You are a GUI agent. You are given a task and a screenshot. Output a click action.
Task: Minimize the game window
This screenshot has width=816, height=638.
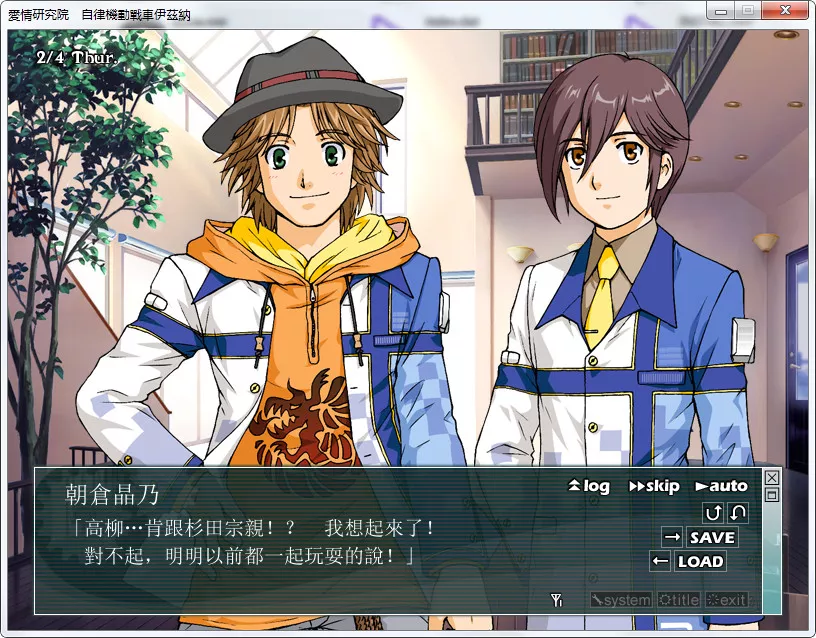(x=721, y=10)
